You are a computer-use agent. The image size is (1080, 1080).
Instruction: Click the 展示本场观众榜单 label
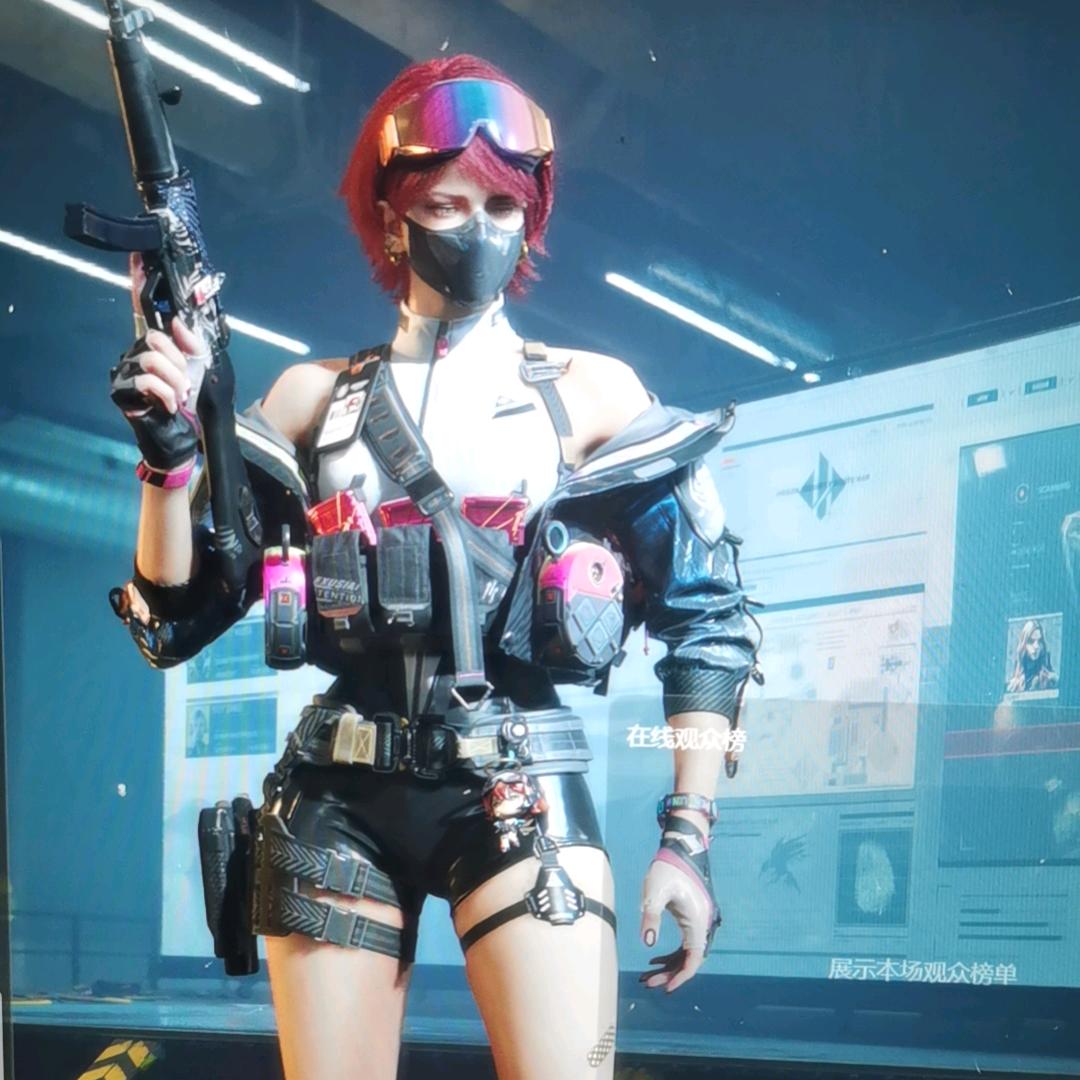coord(922,969)
